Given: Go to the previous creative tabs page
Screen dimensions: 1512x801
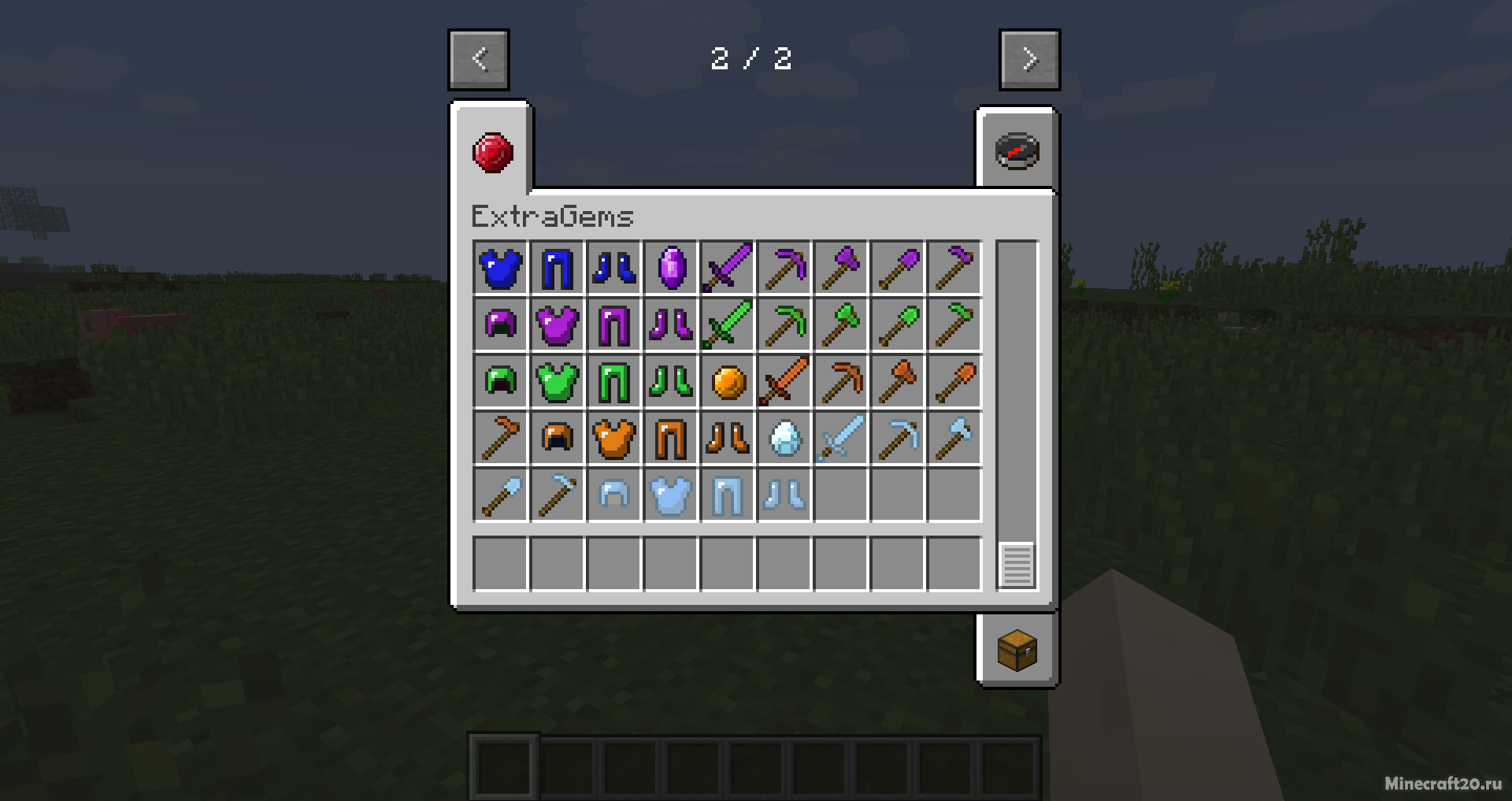Looking at the screenshot, I should pos(479,60).
